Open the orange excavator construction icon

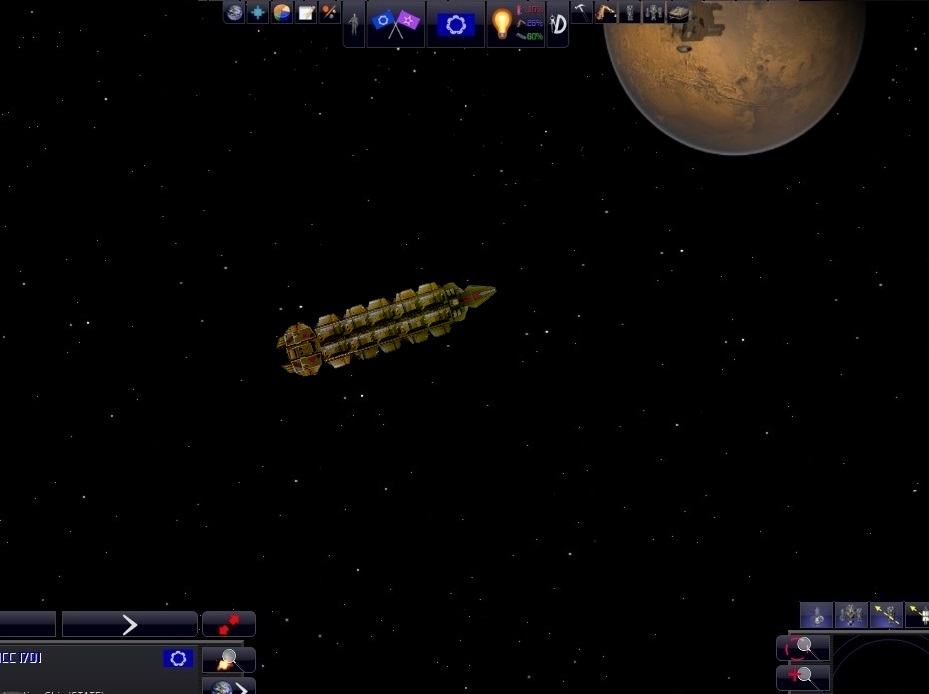point(606,12)
